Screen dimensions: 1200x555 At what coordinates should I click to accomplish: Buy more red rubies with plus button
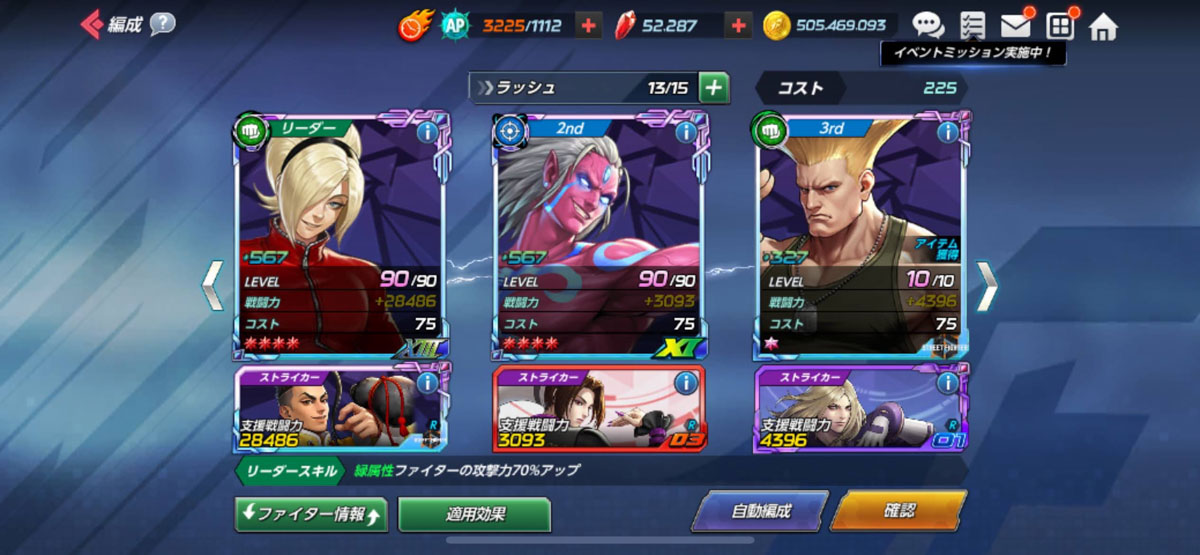pyautogui.click(x=738, y=26)
